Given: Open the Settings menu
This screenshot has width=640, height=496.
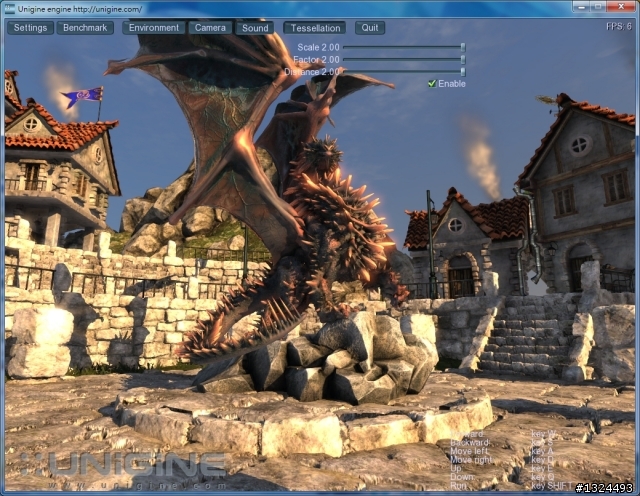Looking at the screenshot, I should (x=31, y=28).
